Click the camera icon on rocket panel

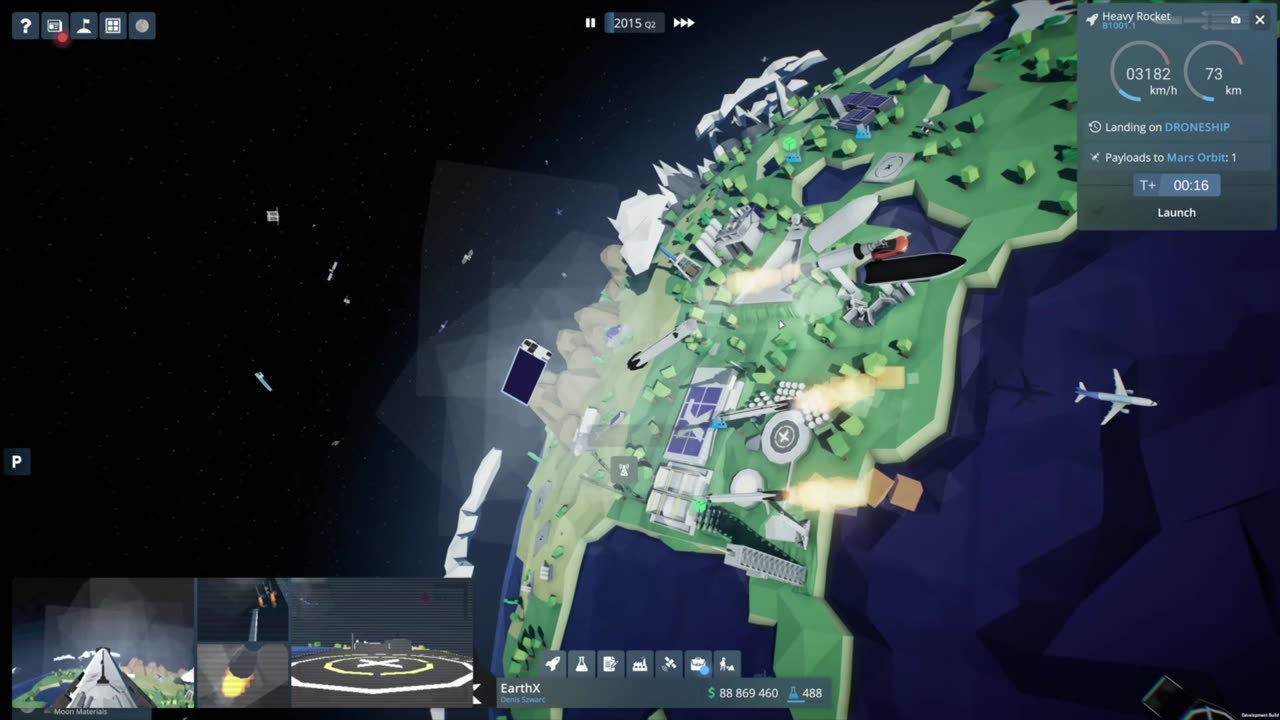(1236, 20)
